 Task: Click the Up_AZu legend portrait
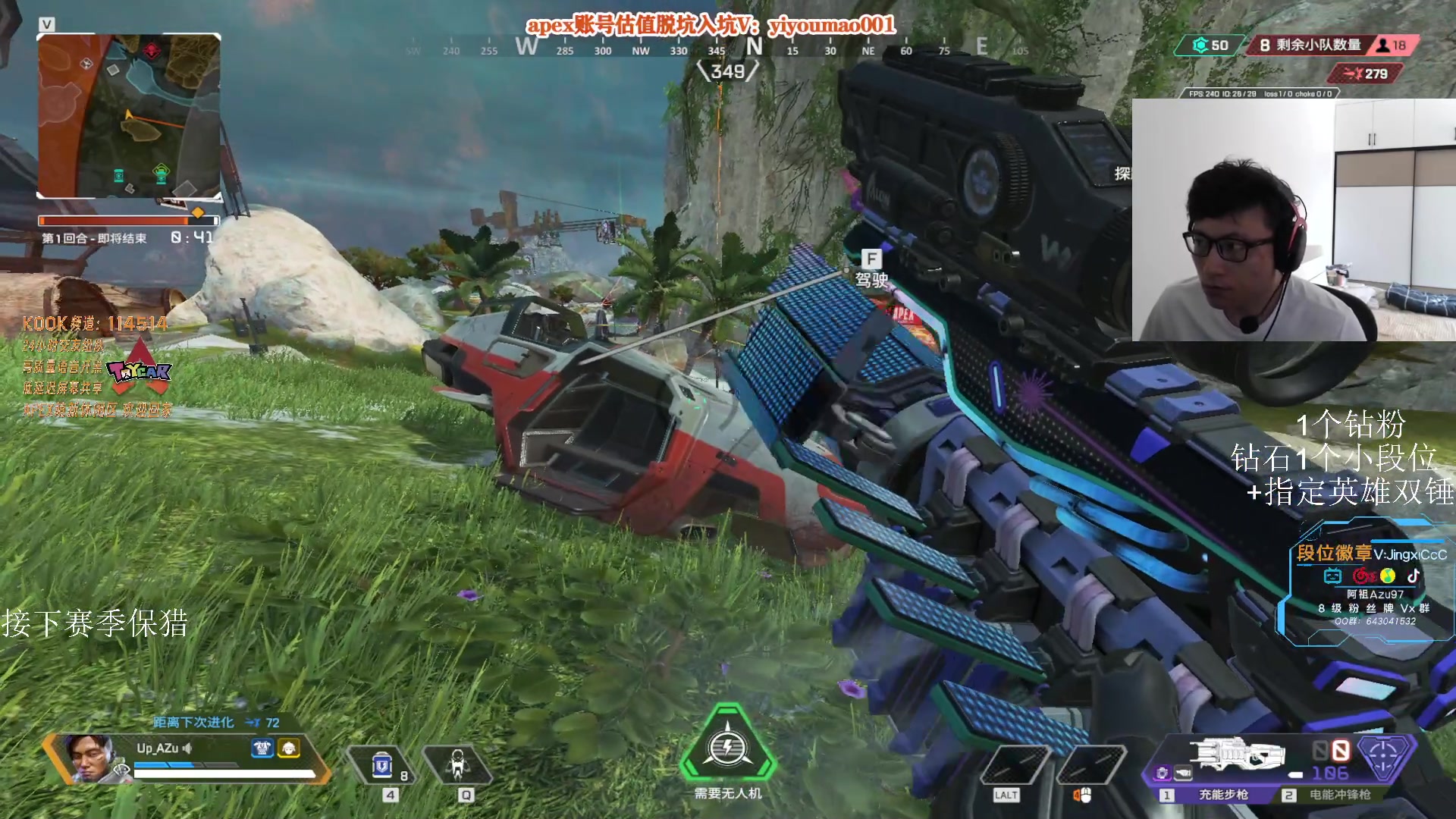(89, 756)
